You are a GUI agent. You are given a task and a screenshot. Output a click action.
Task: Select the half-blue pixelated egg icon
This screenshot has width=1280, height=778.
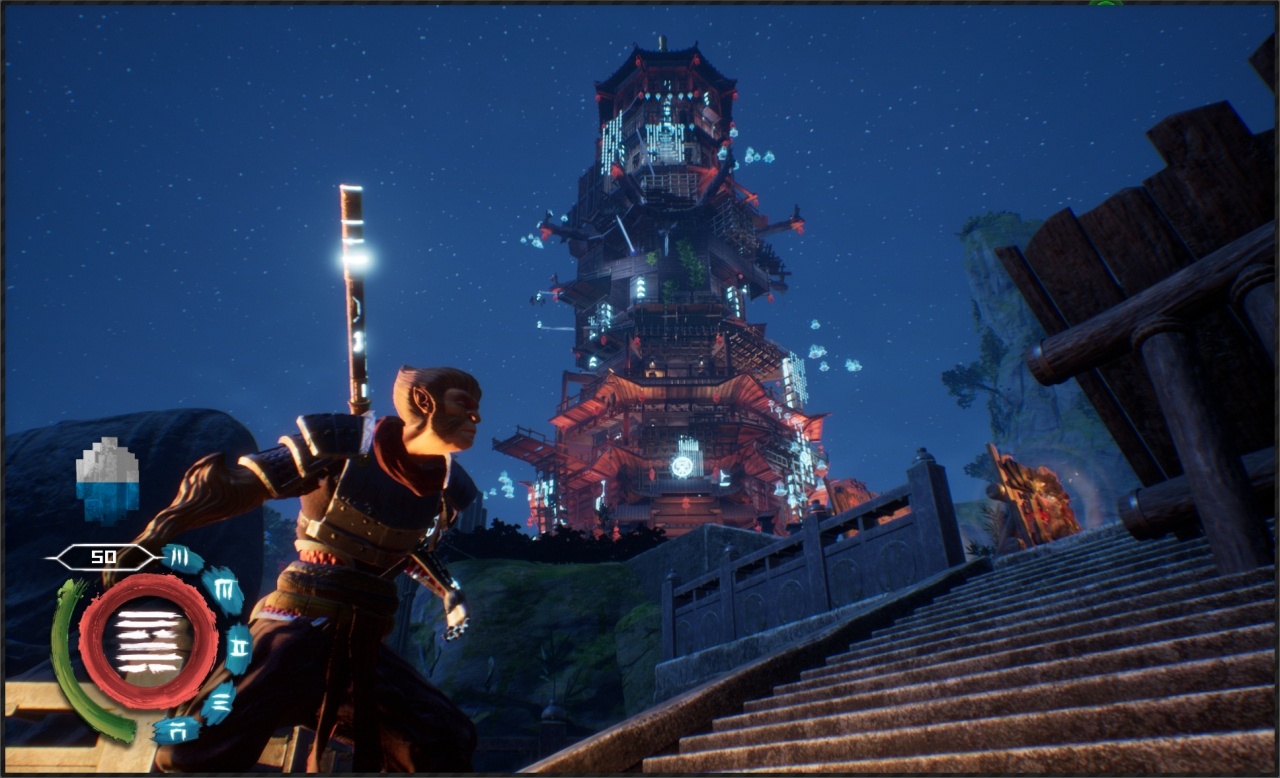coord(107,481)
